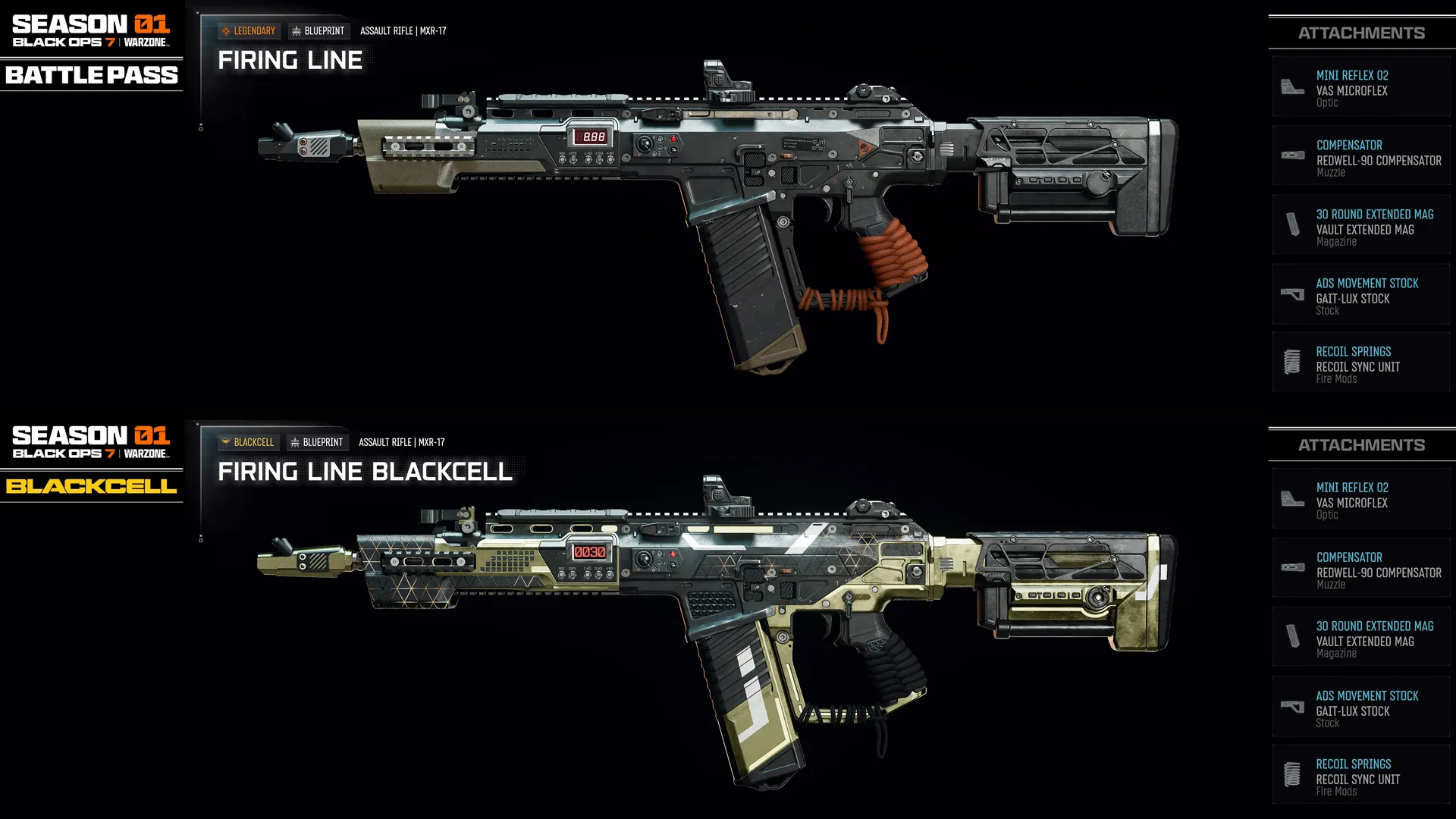The height and width of the screenshot is (819, 1456).
Task: Switch to the Blackcell section
Action: 91,488
